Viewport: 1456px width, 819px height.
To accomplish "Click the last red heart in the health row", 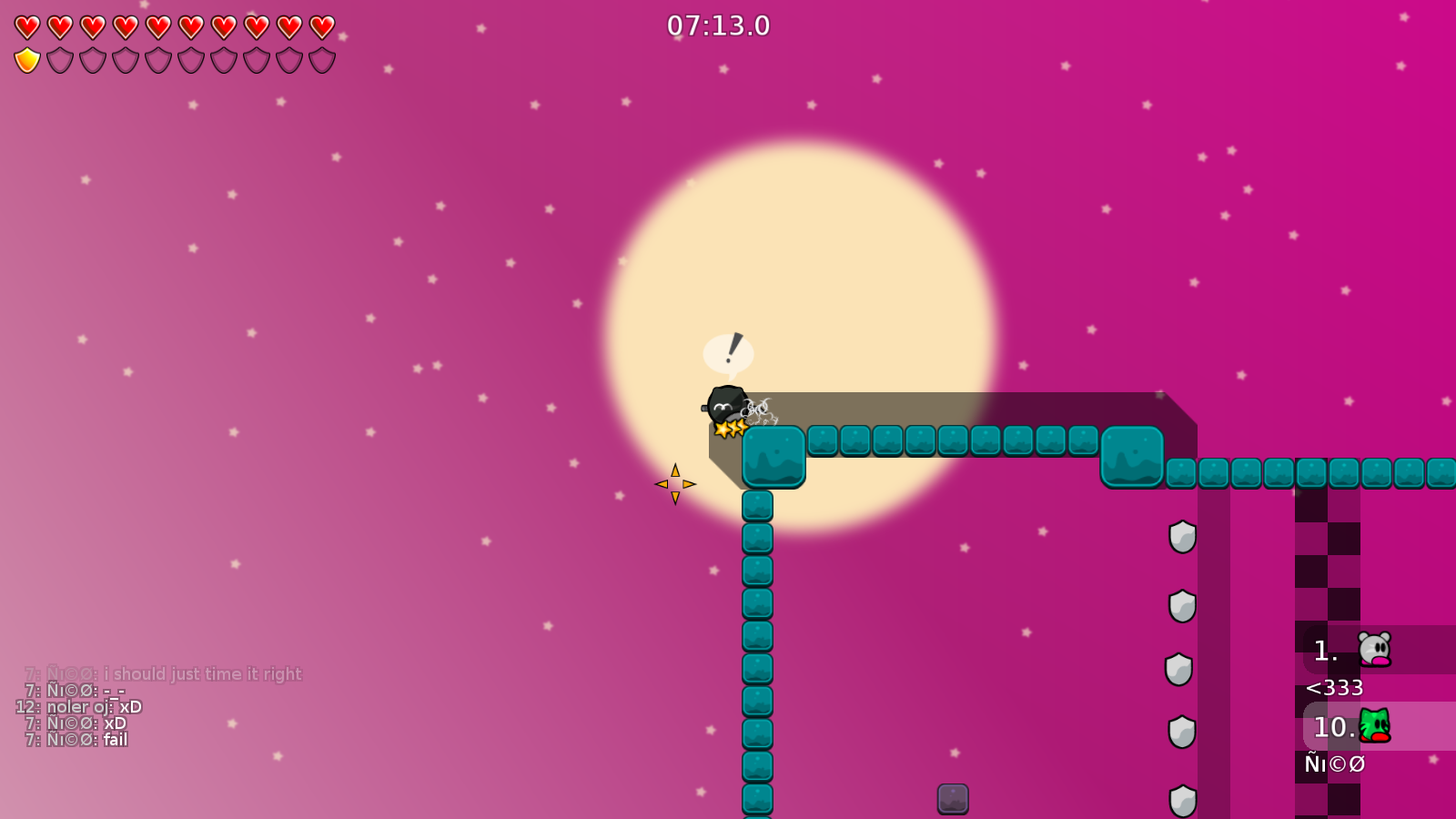I will click(320, 25).
